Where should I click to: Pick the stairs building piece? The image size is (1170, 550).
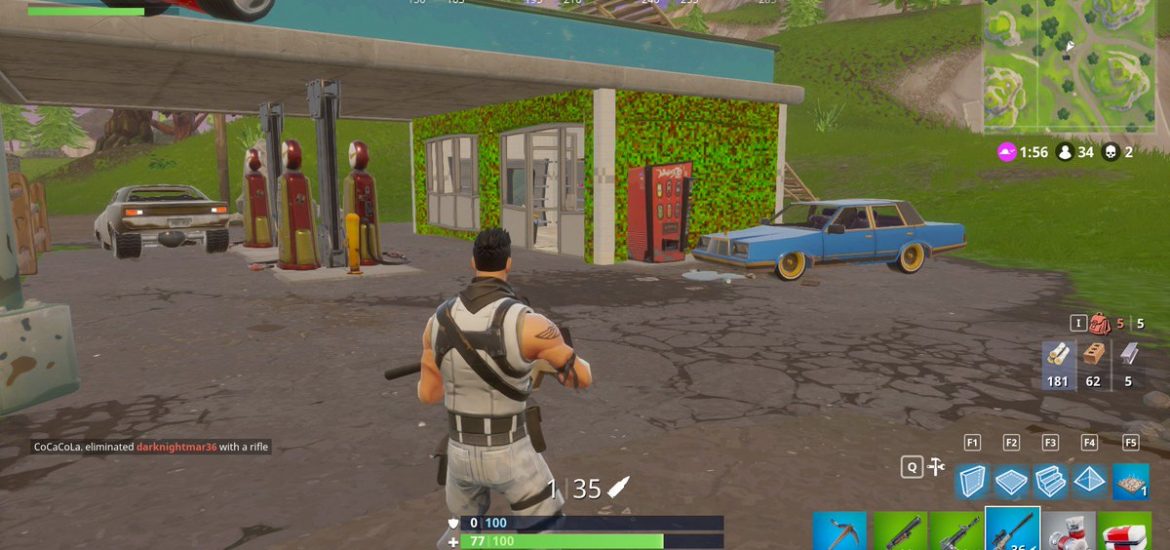point(1050,481)
